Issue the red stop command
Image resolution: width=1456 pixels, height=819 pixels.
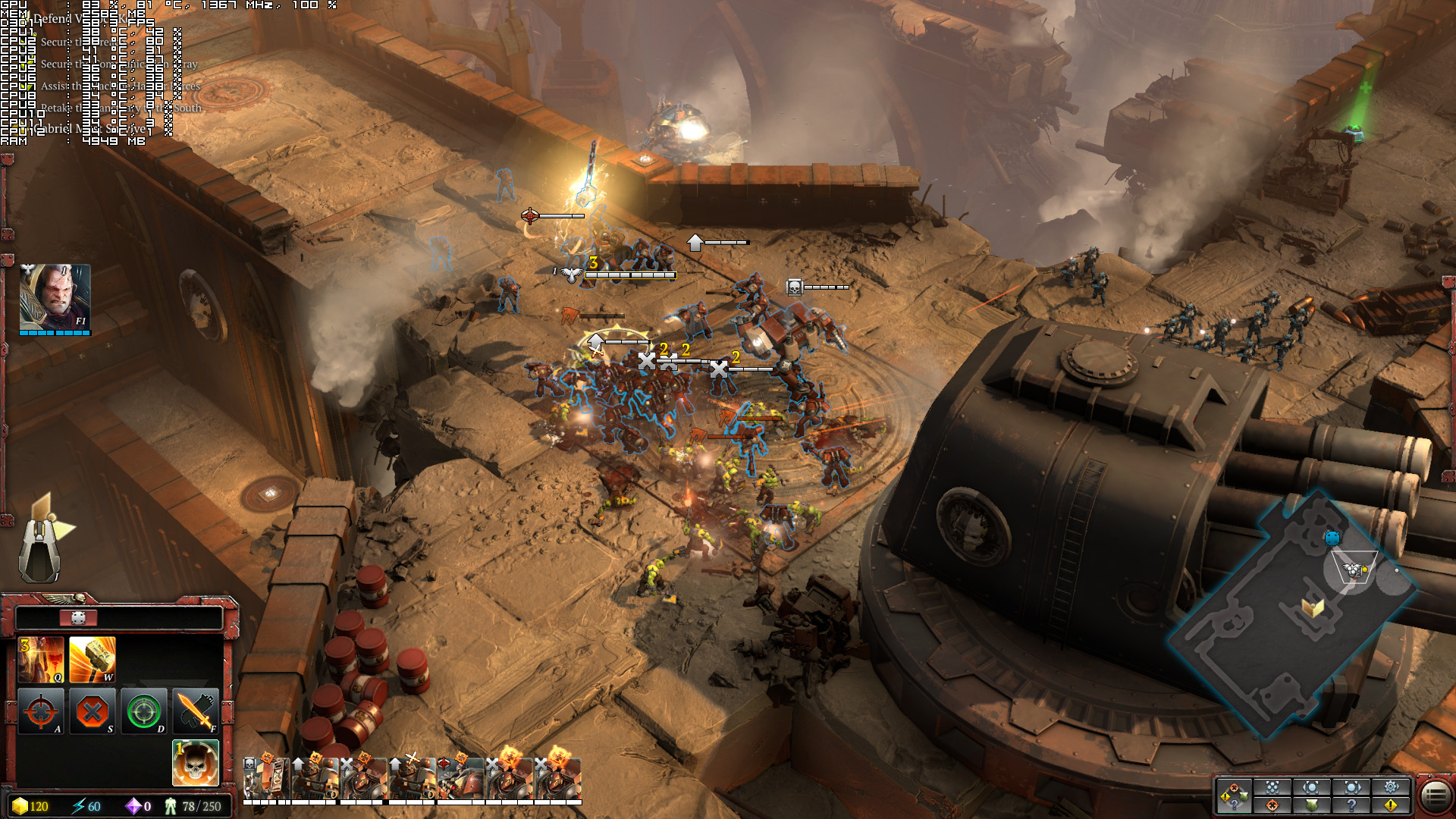[93, 711]
